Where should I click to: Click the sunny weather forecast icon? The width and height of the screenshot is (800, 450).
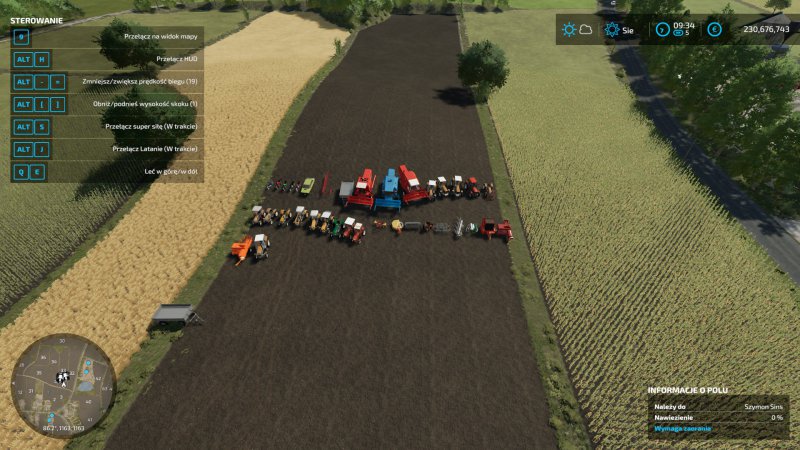(569, 29)
